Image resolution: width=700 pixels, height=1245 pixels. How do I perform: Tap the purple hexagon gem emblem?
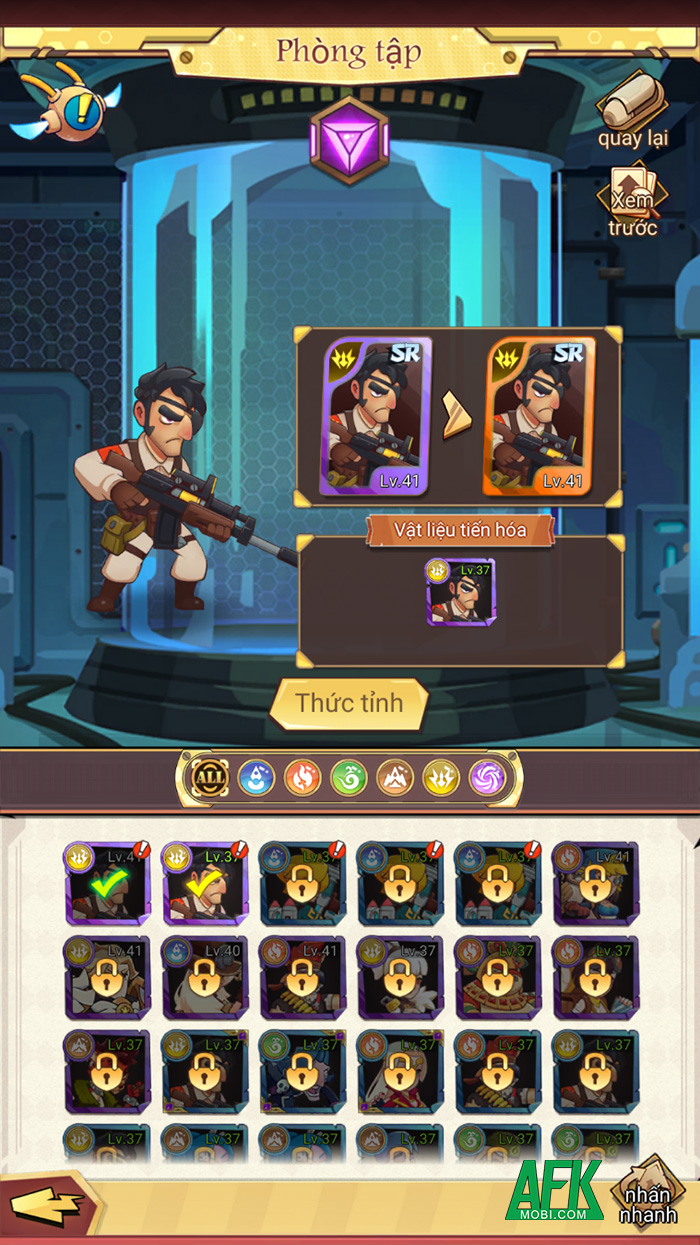tap(349, 141)
